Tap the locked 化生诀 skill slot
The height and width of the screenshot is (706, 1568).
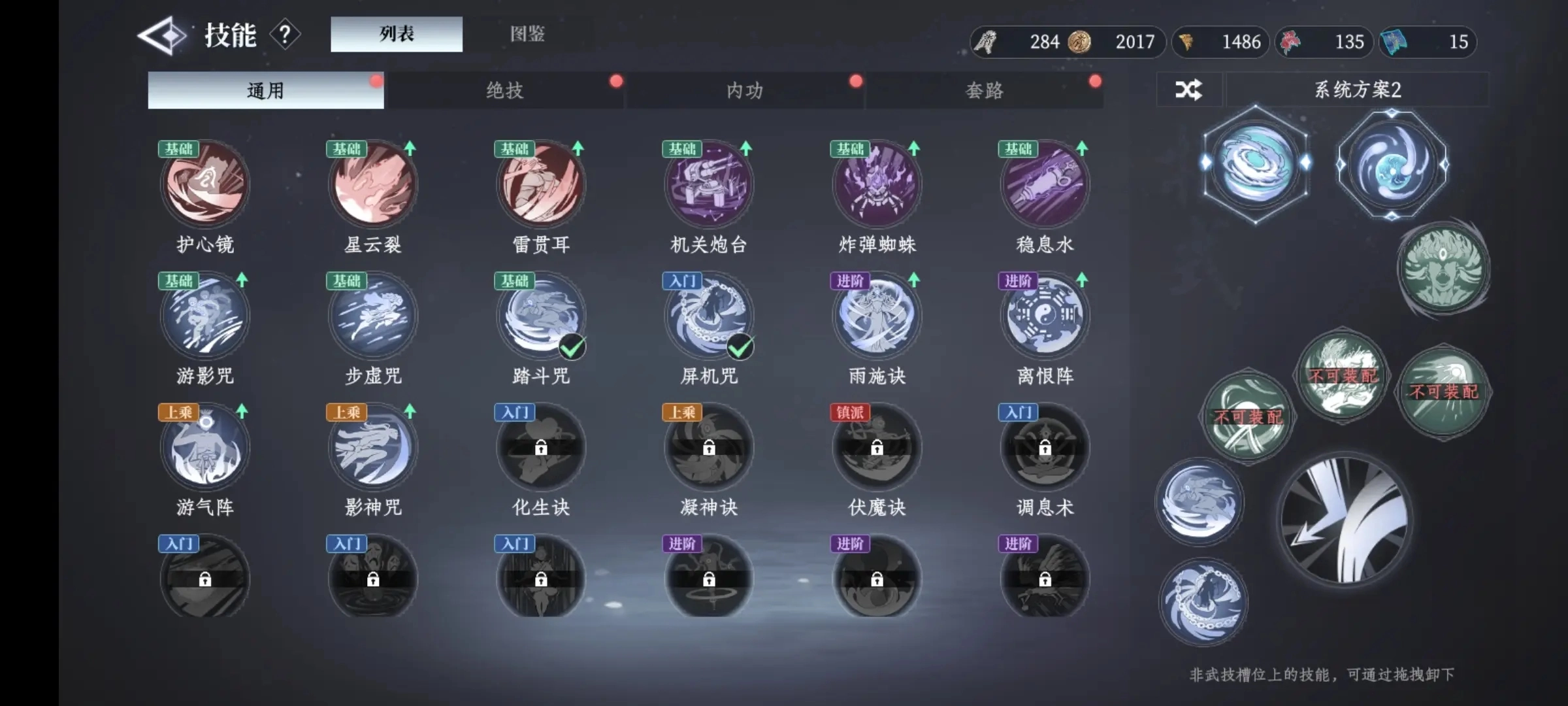[x=541, y=446]
